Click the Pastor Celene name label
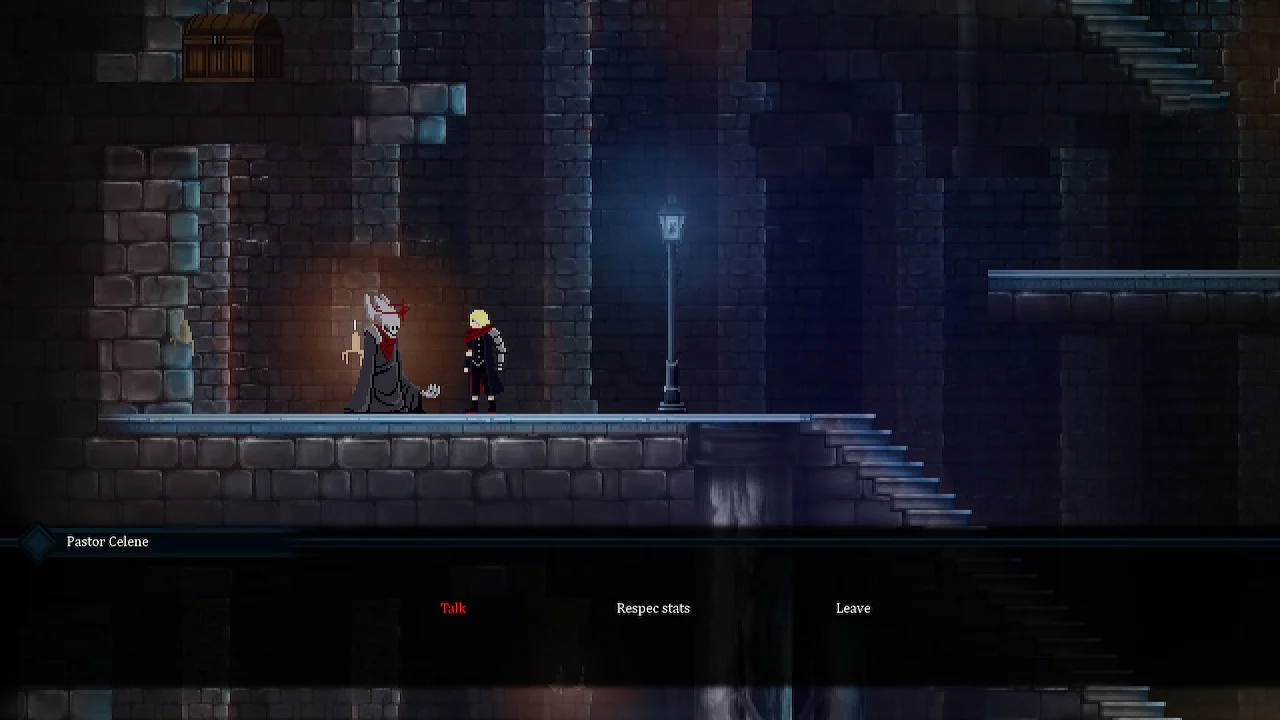Viewport: 1280px width, 720px height. (107, 541)
